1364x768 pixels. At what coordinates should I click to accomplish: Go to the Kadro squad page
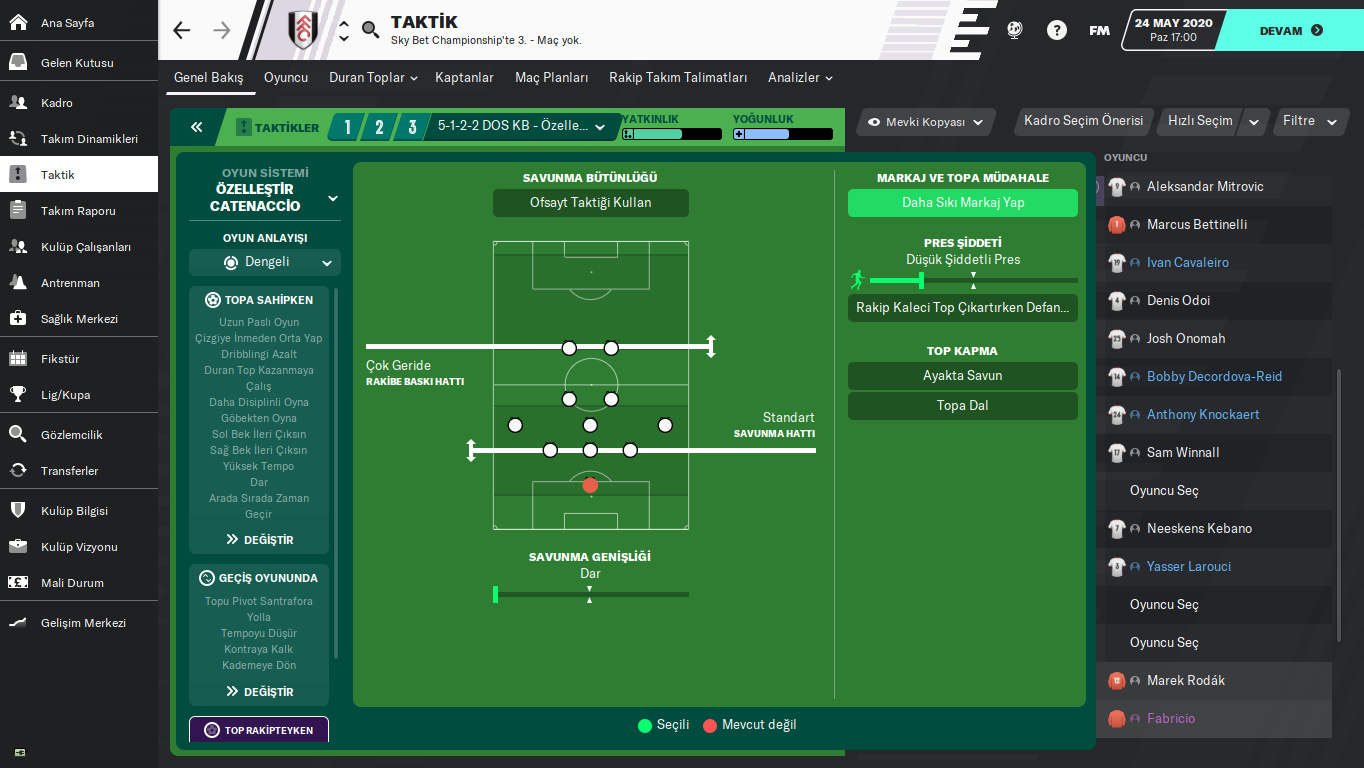click(x=57, y=103)
